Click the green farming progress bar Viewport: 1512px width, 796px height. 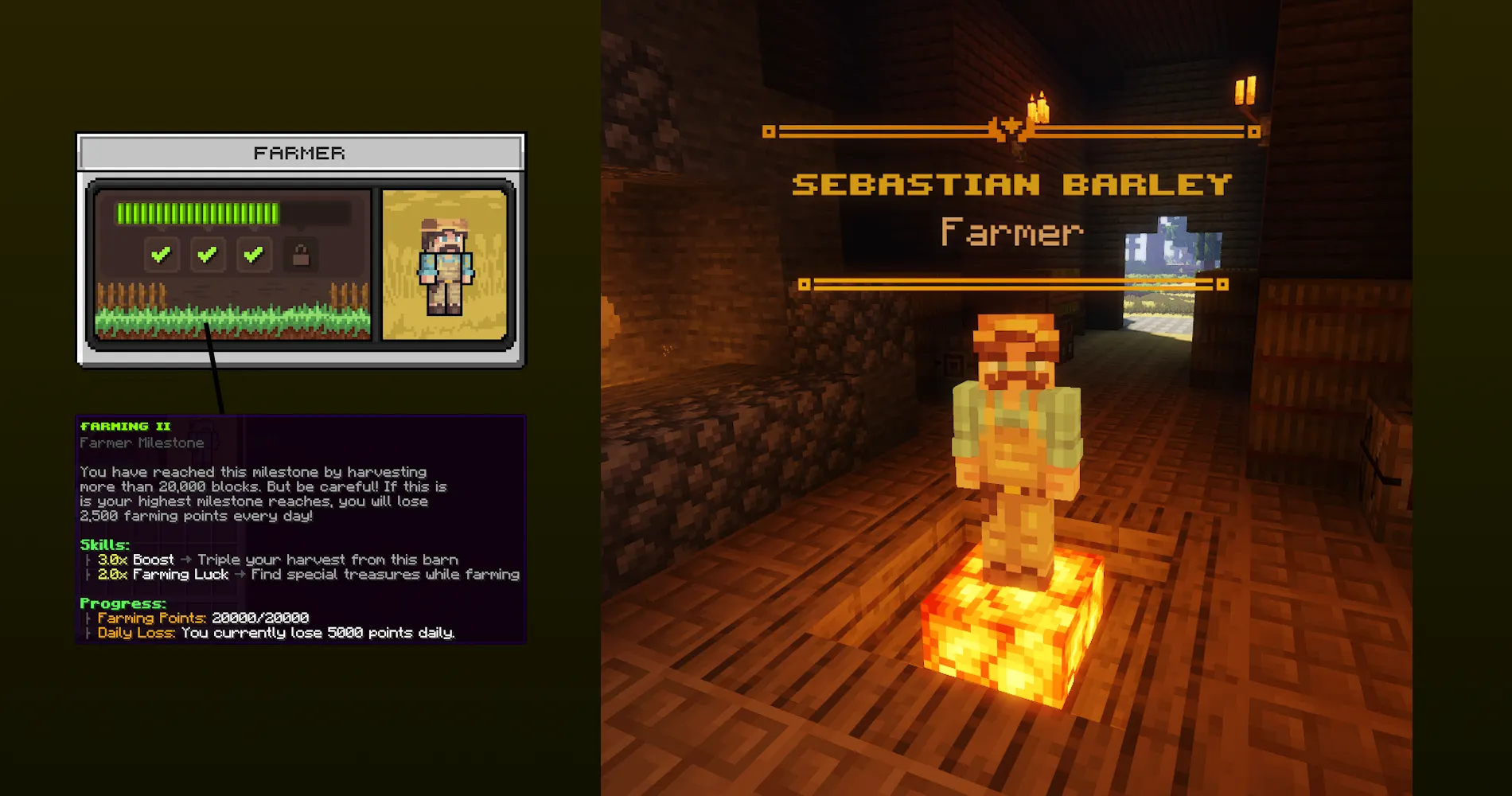point(199,211)
